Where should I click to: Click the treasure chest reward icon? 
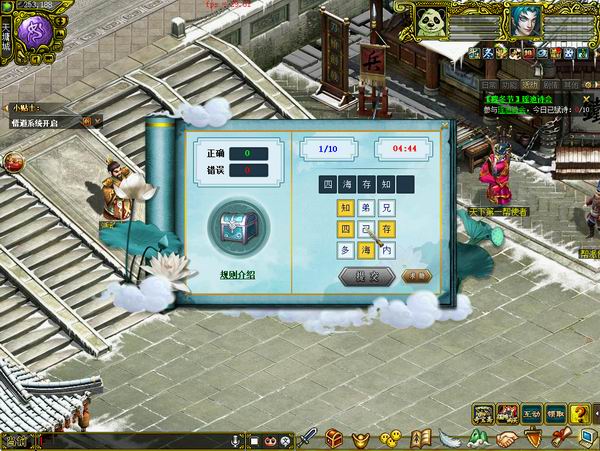[x=238, y=227]
